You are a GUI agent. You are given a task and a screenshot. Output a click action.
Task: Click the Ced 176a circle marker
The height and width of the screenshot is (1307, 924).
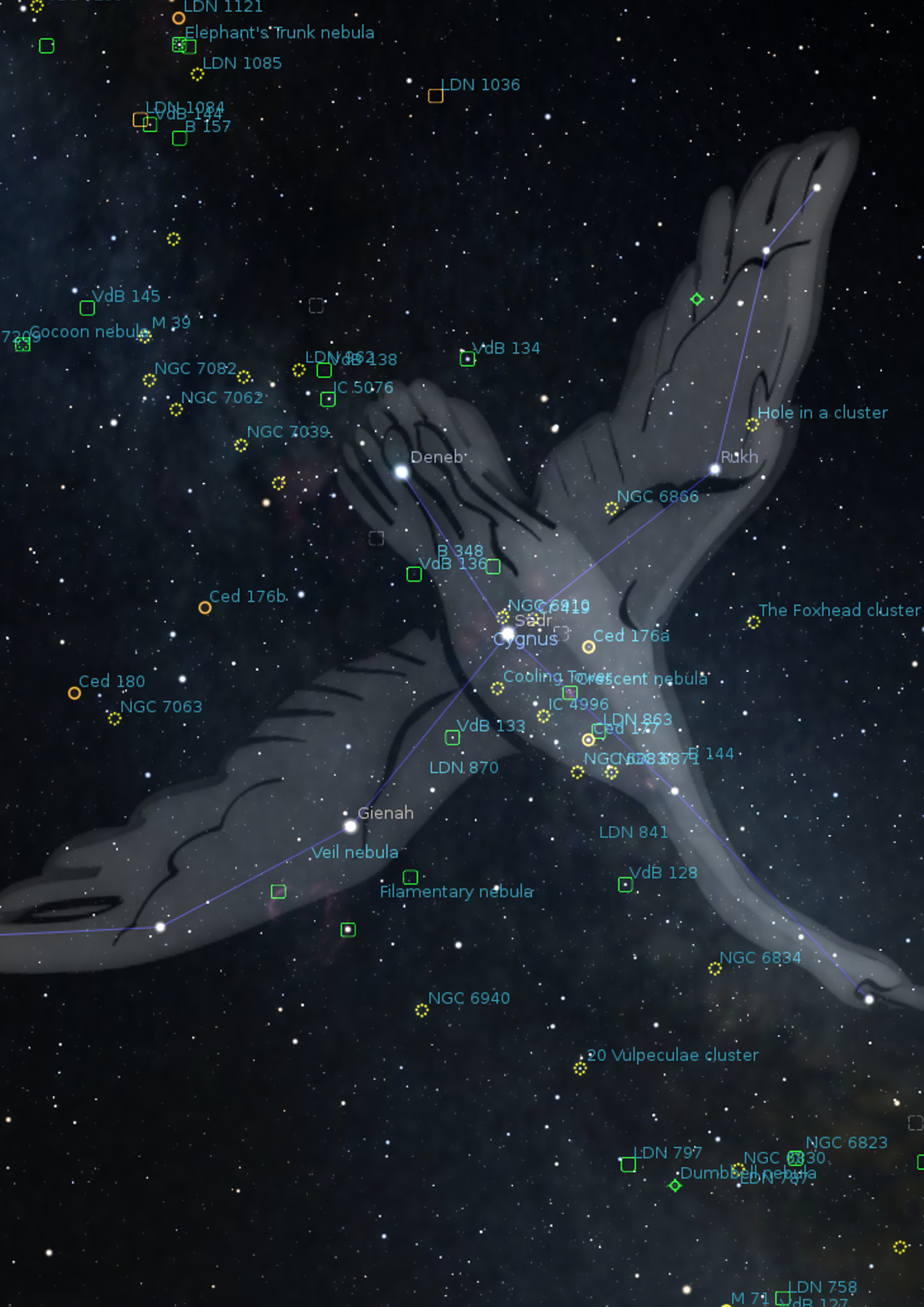[589, 647]
